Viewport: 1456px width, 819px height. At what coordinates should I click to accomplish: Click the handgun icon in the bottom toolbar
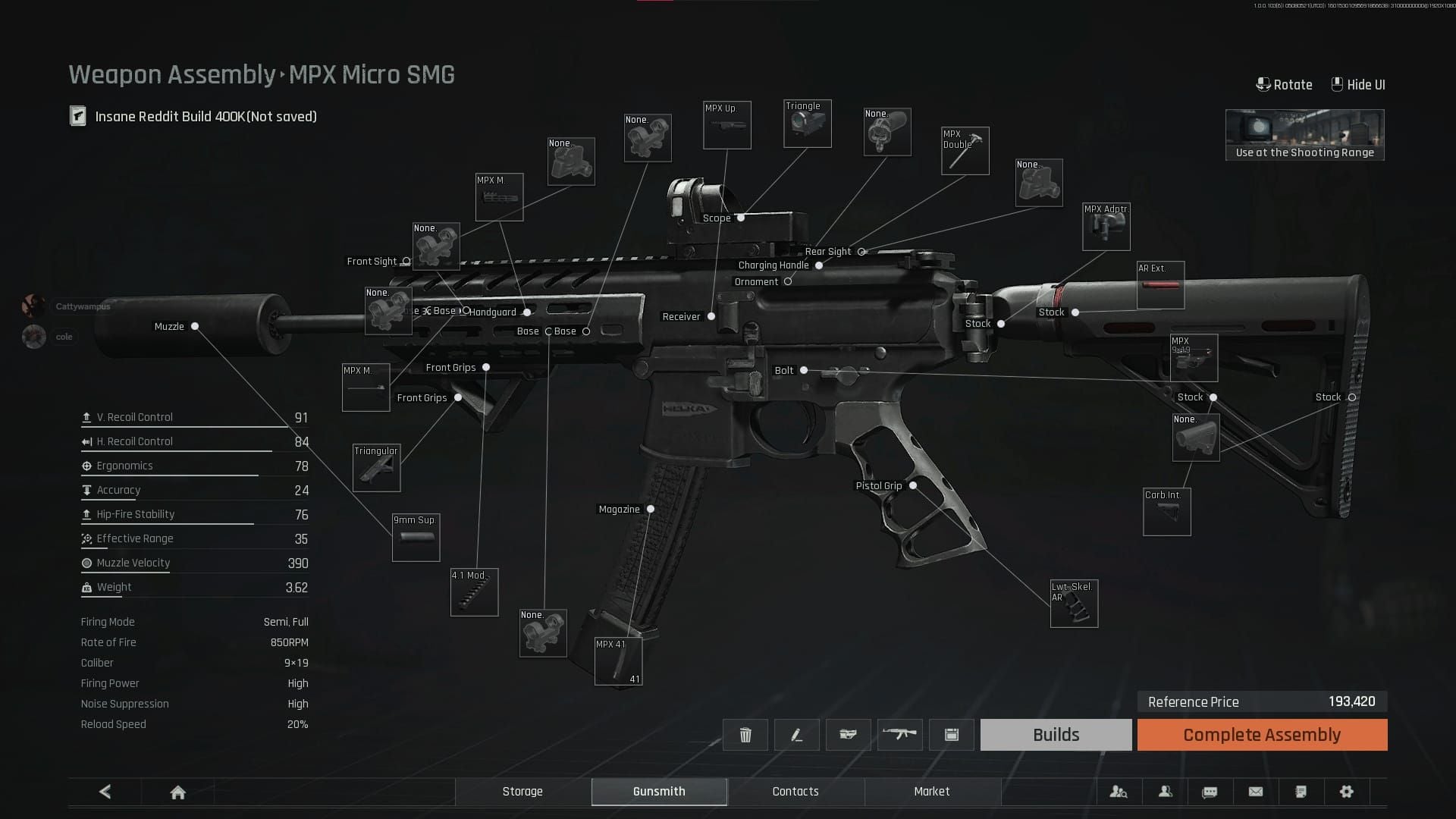pos(849,734)
